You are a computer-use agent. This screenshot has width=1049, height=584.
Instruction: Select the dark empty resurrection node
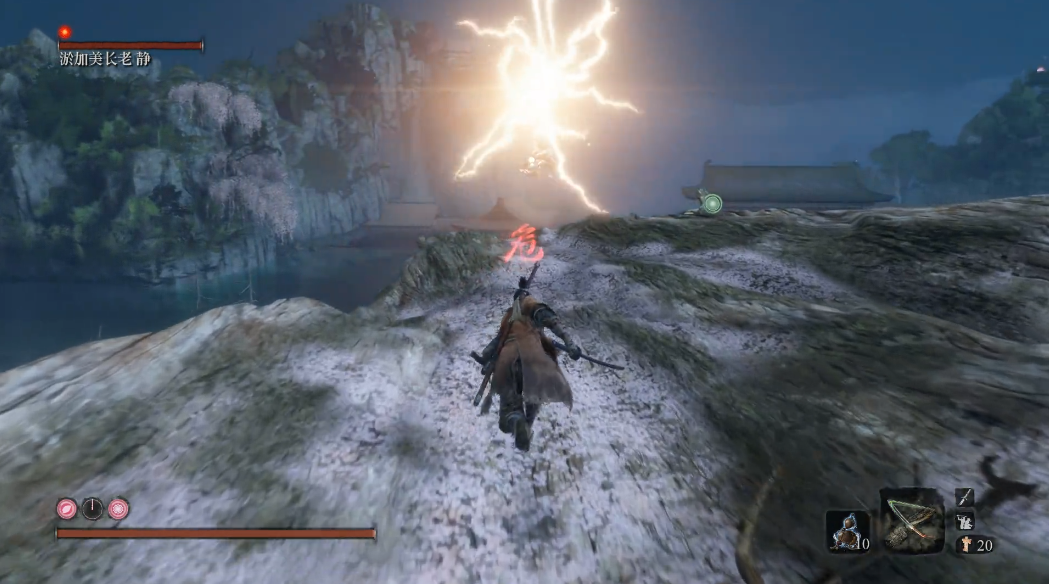(x=93, y=508)
